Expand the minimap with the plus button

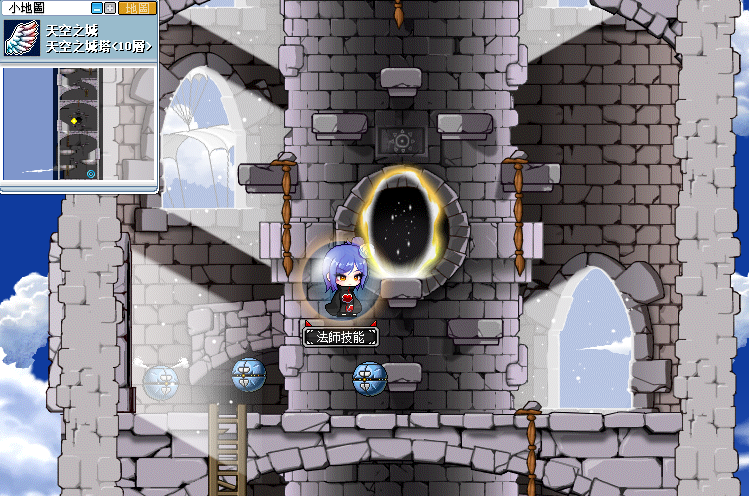110,8
